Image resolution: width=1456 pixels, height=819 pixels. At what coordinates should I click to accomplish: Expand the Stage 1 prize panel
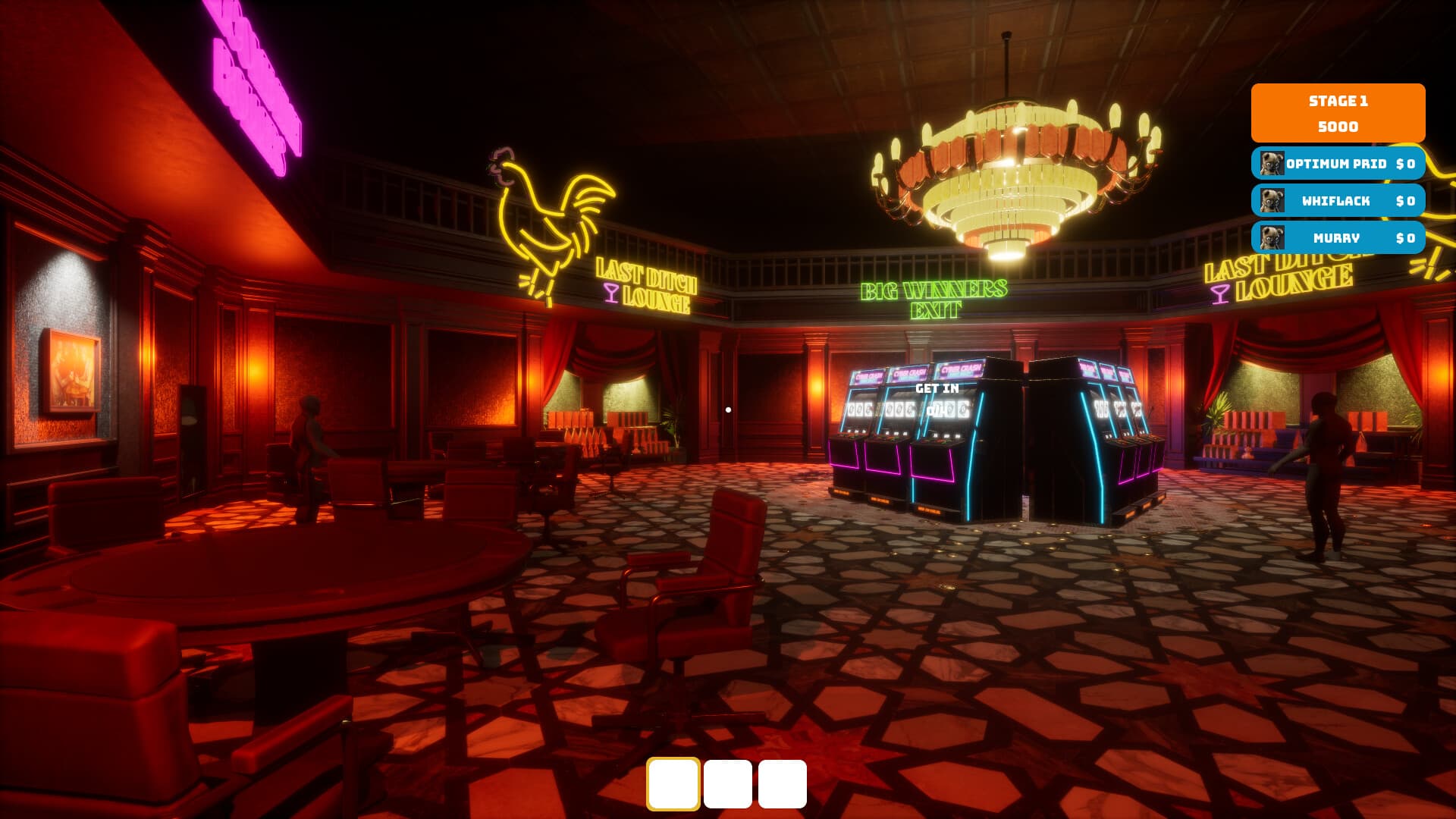(x=1338, y=114)
